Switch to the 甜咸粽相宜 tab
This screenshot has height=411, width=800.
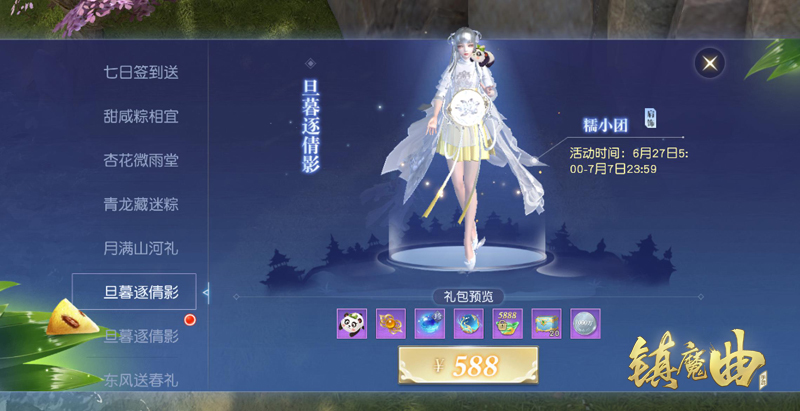pos(141,117)
